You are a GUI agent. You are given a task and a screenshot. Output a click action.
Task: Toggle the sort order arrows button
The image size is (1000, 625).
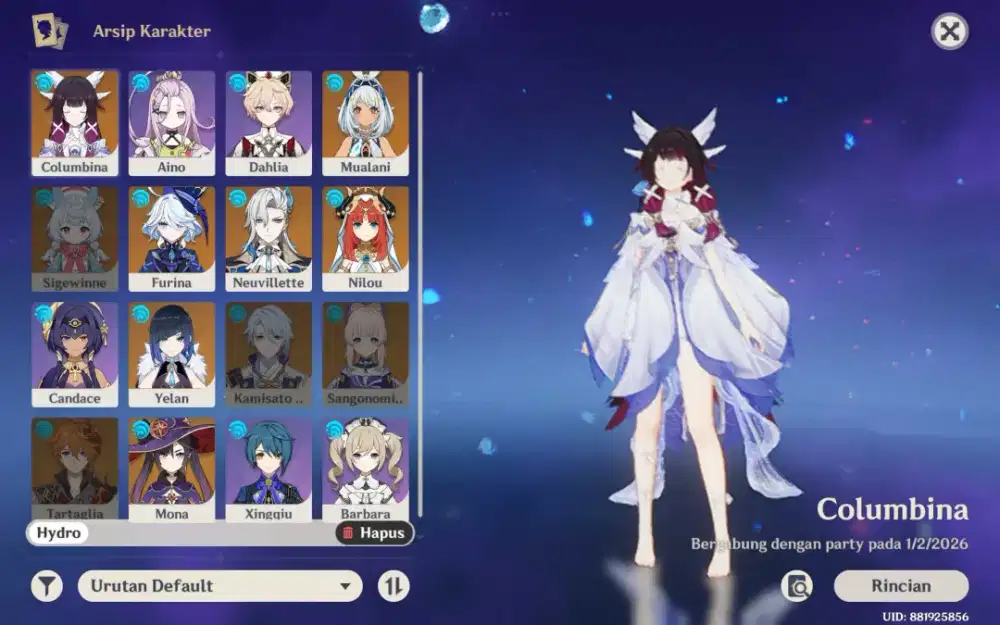[x=394, y=586]
